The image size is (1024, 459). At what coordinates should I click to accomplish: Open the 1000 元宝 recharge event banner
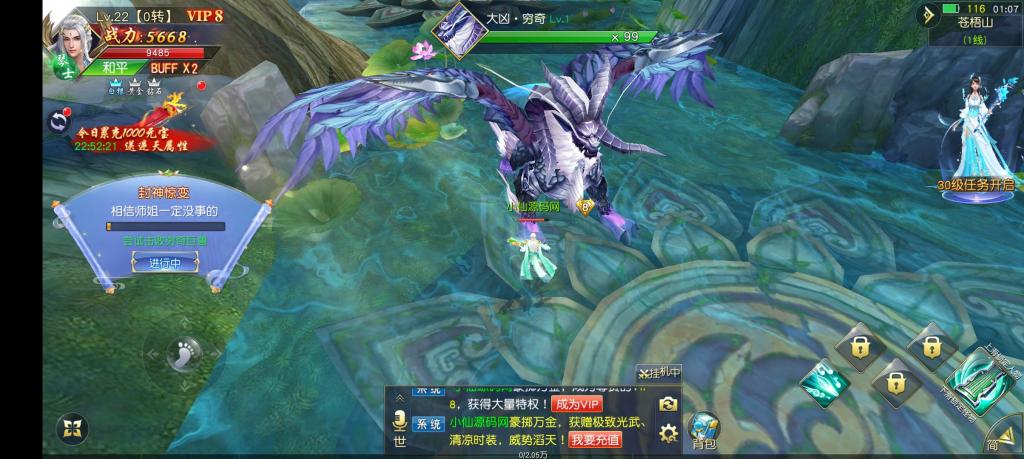click(130, 135)
